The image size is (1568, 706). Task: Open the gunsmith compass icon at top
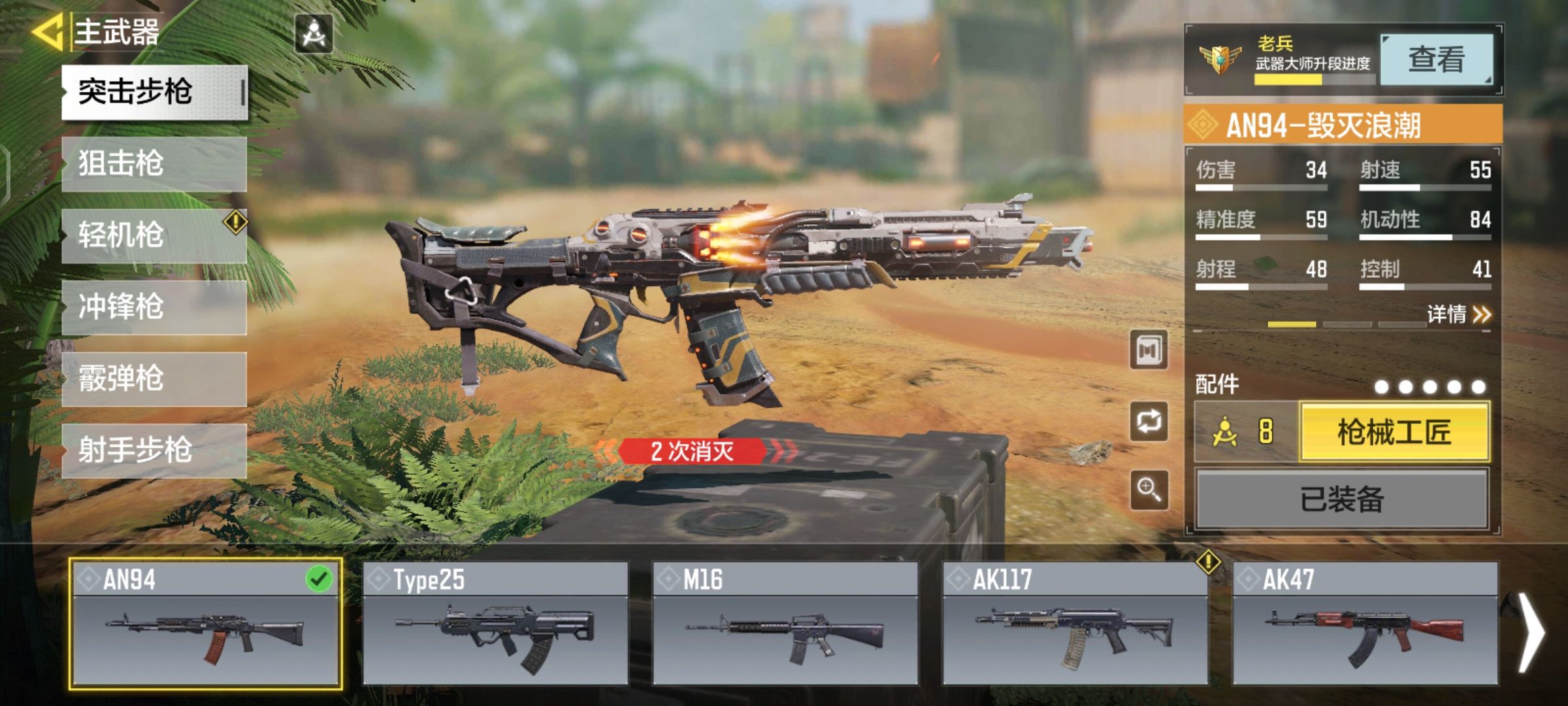click(x=314, y=33)
